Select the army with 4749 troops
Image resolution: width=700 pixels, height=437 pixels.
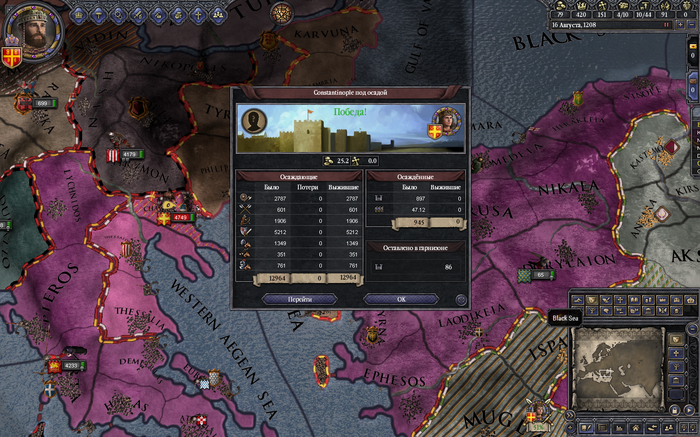pyautogui.click(x=178, y=217)
